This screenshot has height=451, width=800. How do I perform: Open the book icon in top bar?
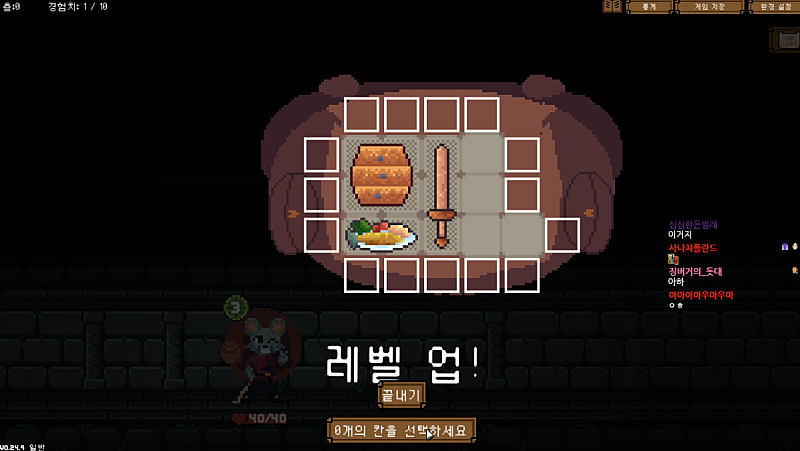(612, 7)
